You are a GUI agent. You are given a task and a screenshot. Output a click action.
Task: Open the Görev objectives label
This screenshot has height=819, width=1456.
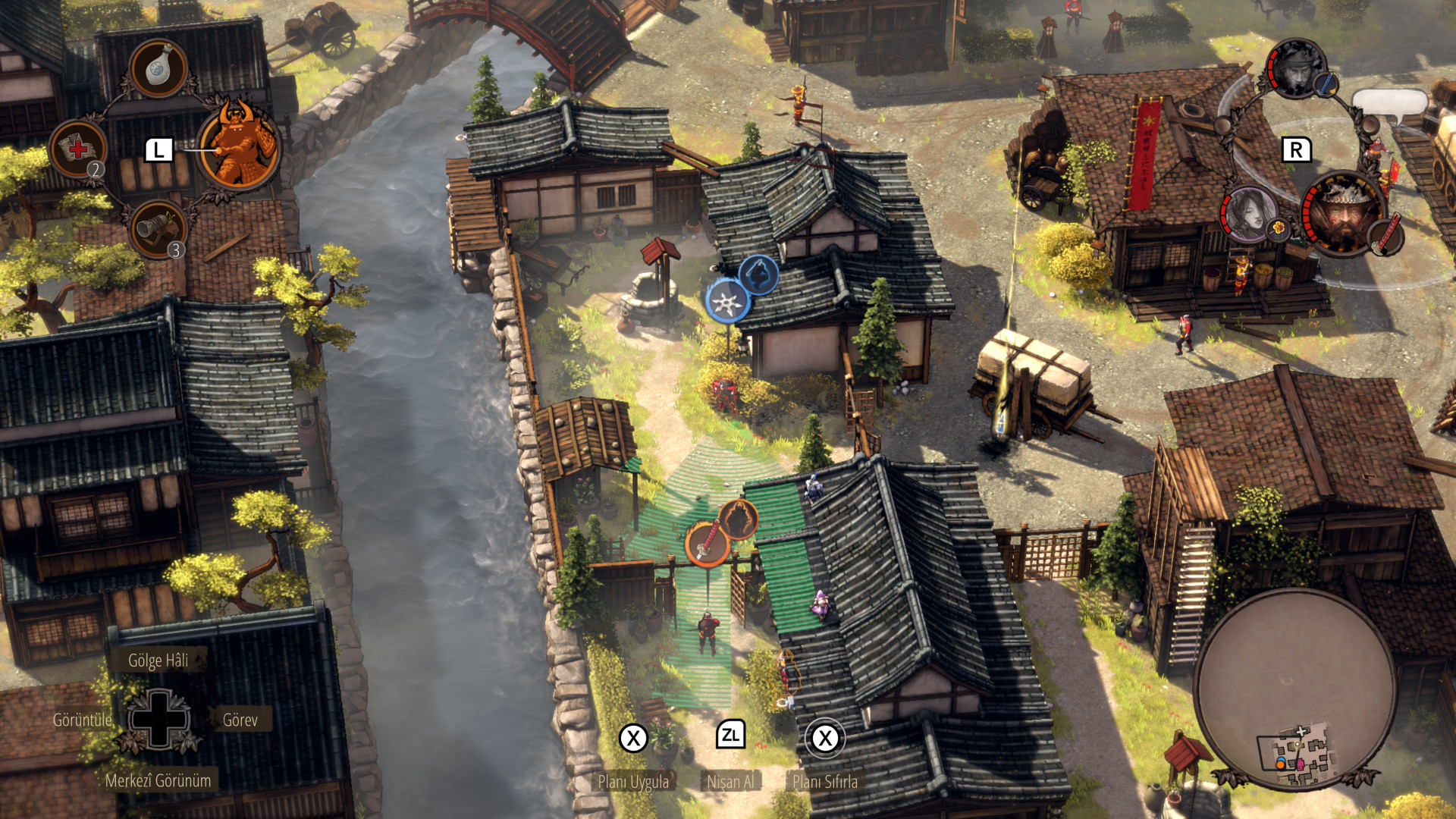pyautogui.click(x=240, y=720)
